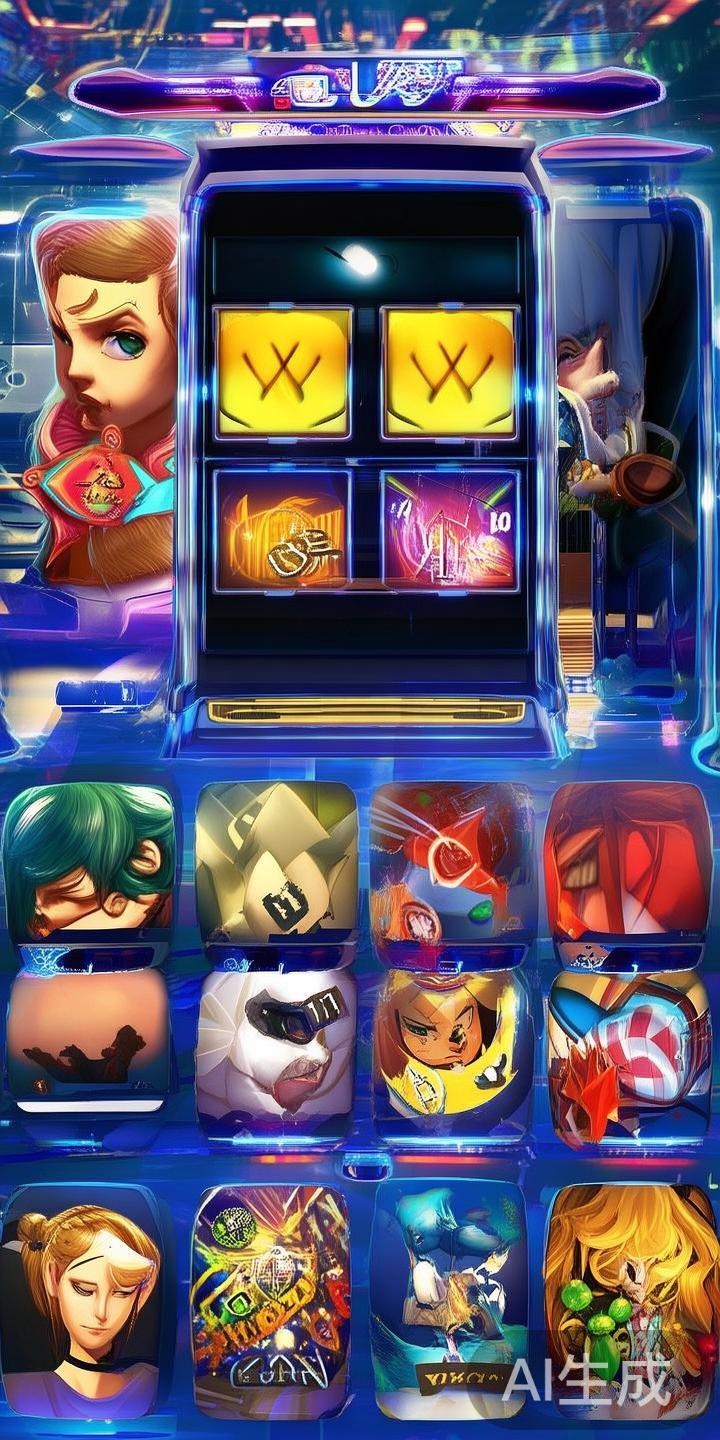Pick the red and white striped candy tile
Viewport: 720px width, 1440px height.
[627, 1045]
